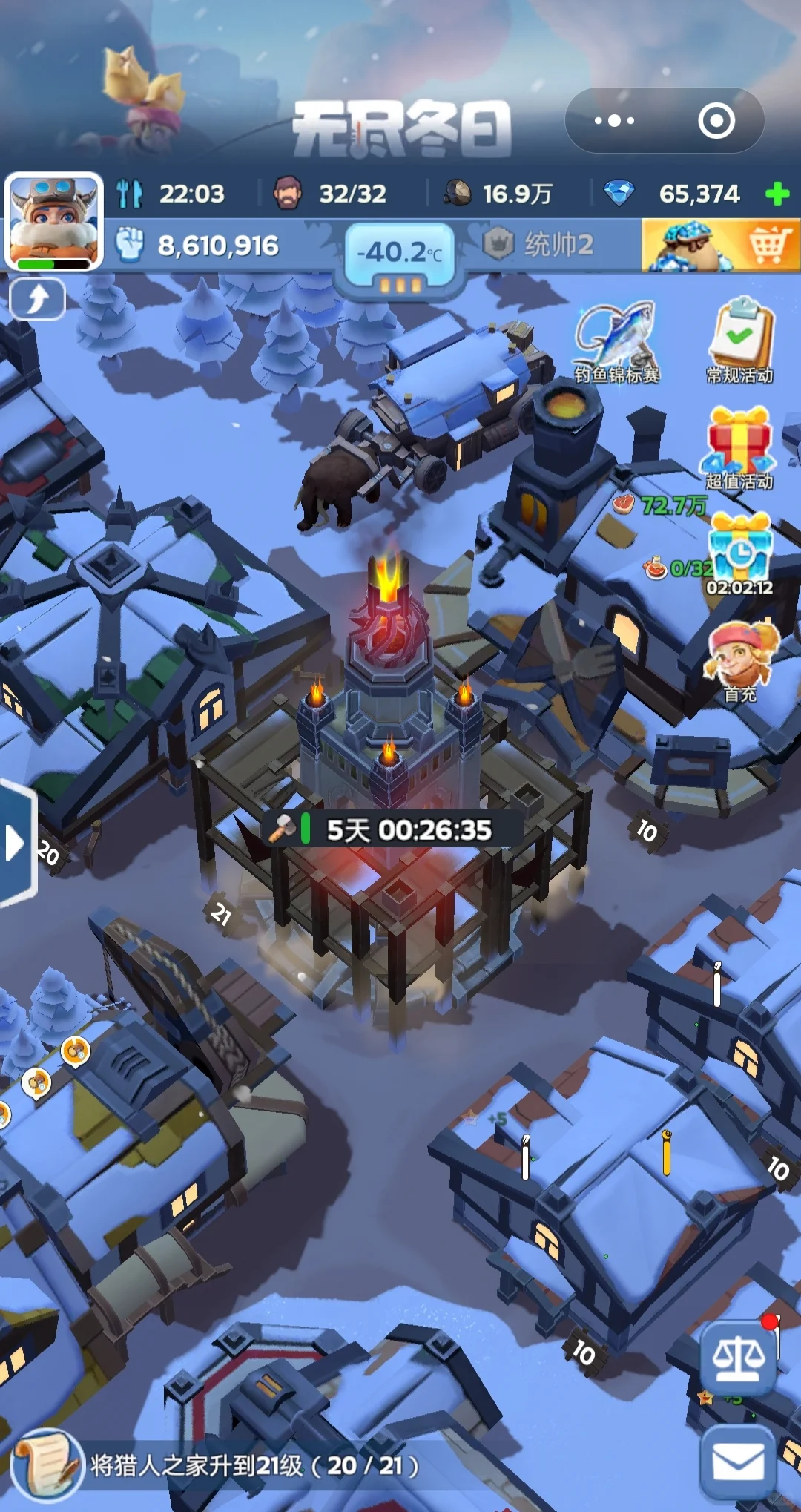Open the mail envelope button

coord(737,1465)
